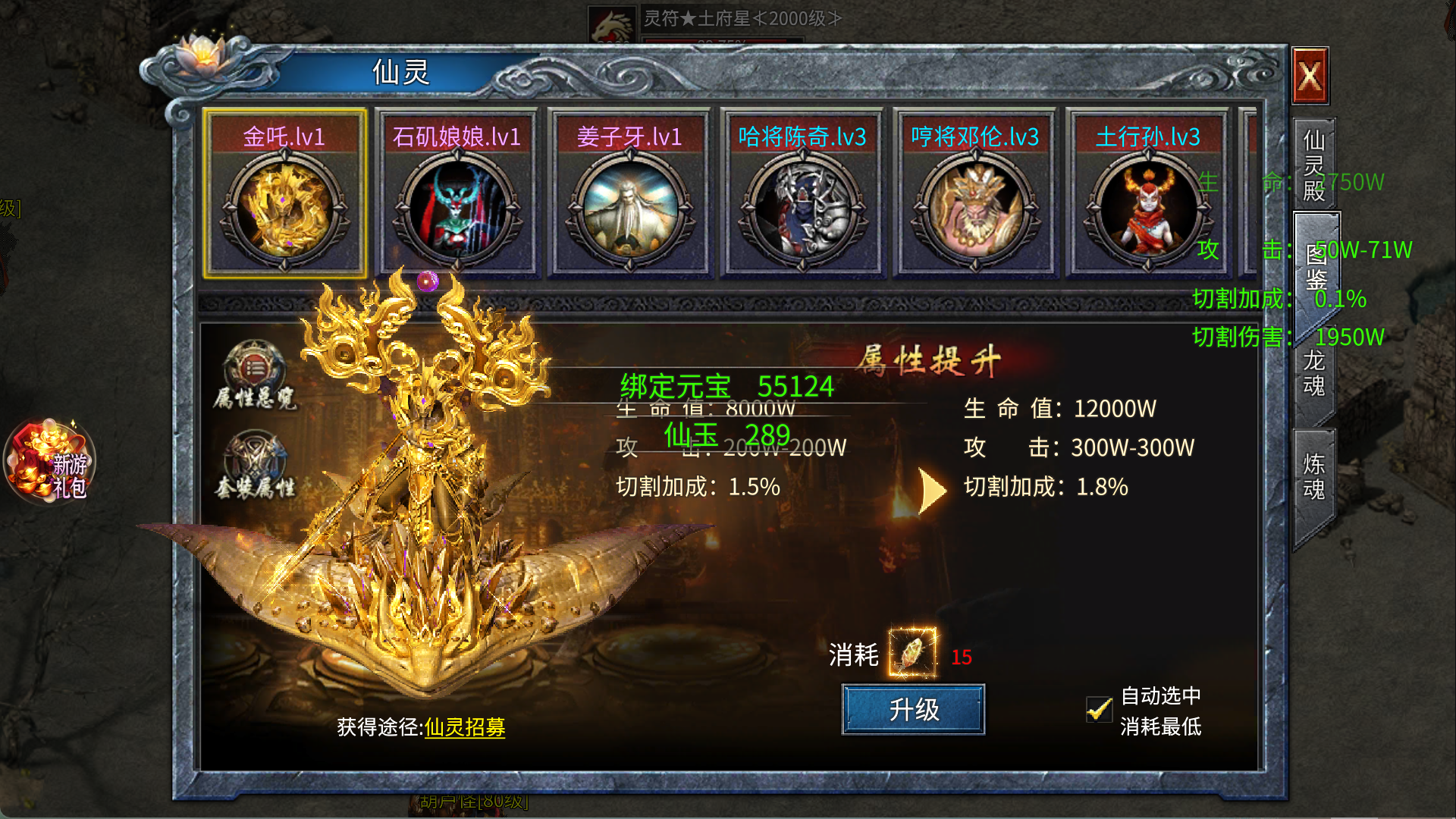Toggle the 自动选中消耗最低 checkbox
1456x819 pixels.
[x=1099, y=710]
